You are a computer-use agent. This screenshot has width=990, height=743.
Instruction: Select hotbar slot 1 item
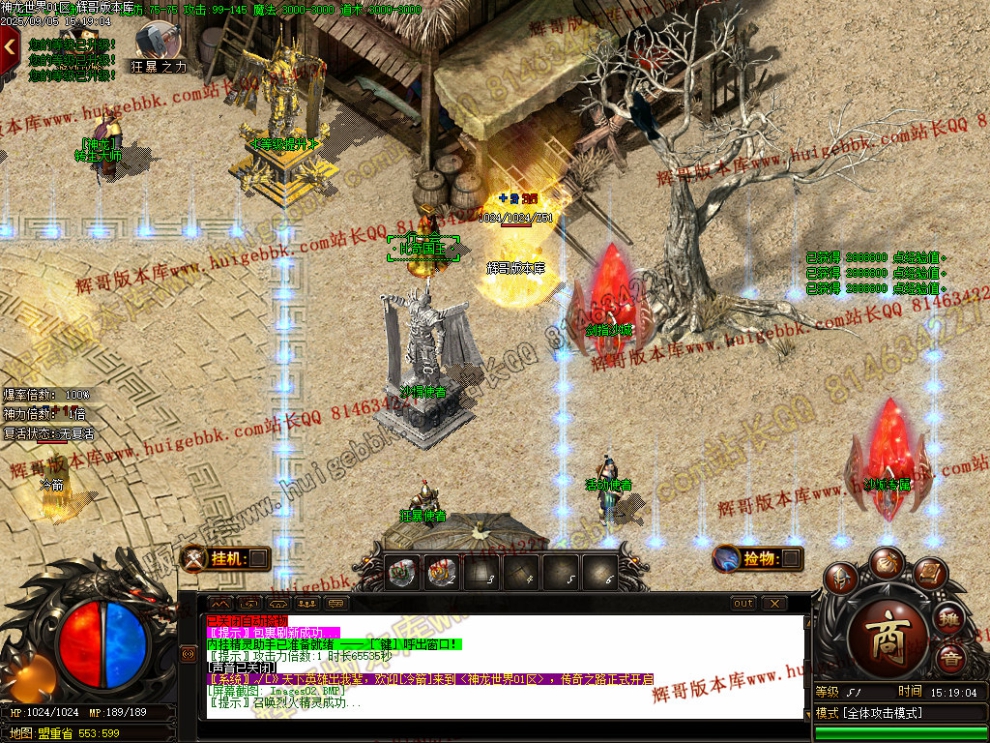point(403,572)
